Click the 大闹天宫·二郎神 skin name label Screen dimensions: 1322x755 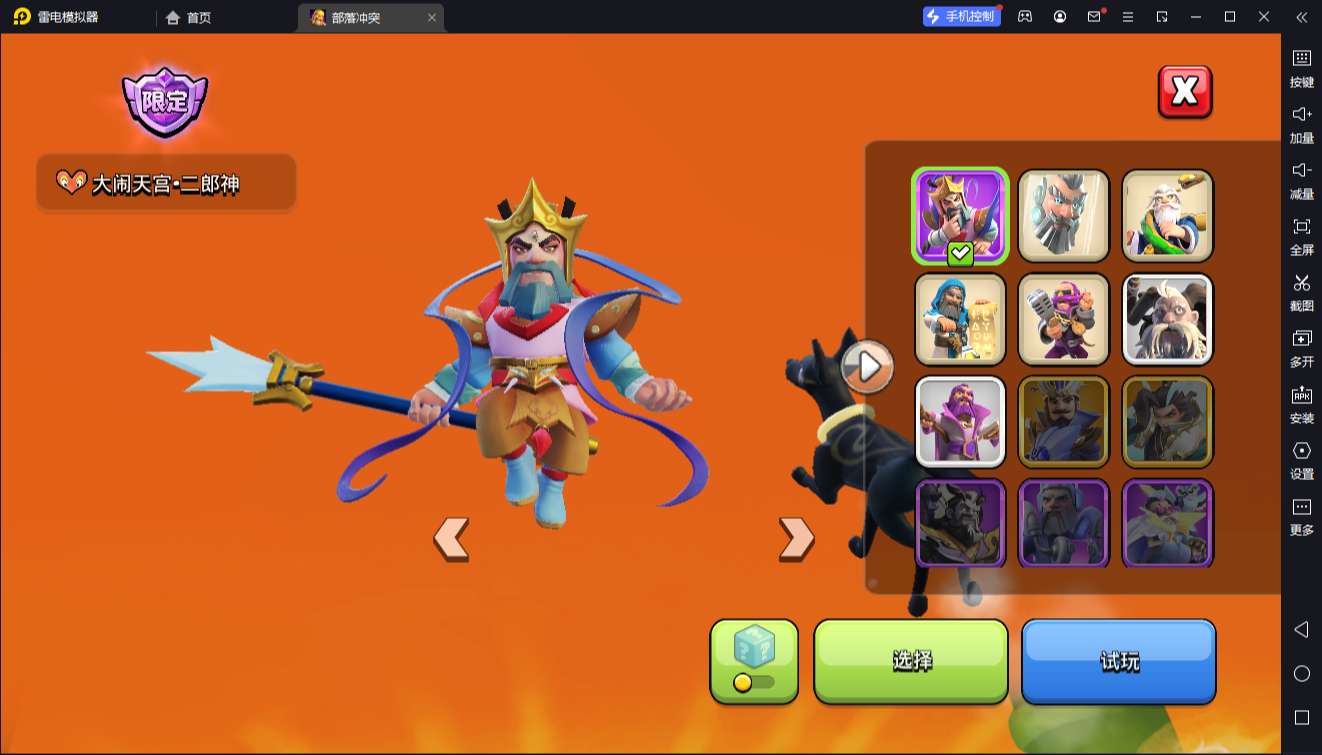[166, 183]
